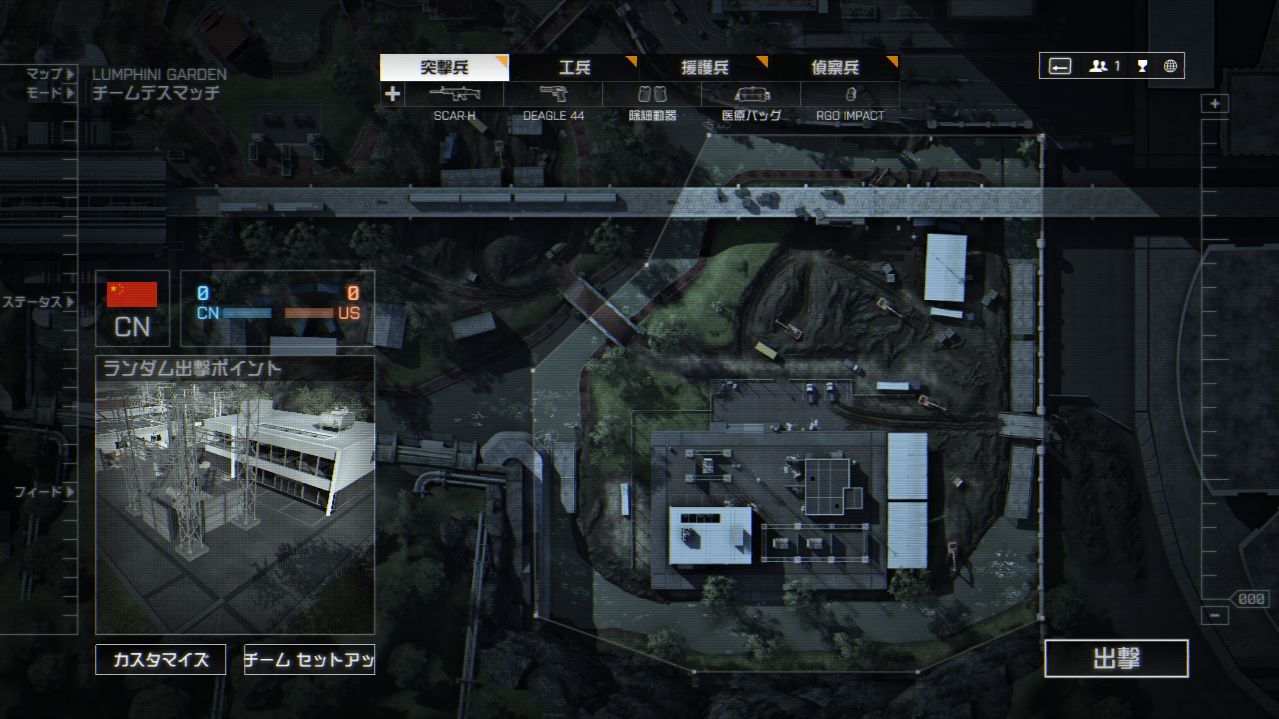Image resolution: width=1279 pixels, height=719 pixels.
Task: Select the ランダム出撃ポイント spawn preview
Action: tap(235, 495)
